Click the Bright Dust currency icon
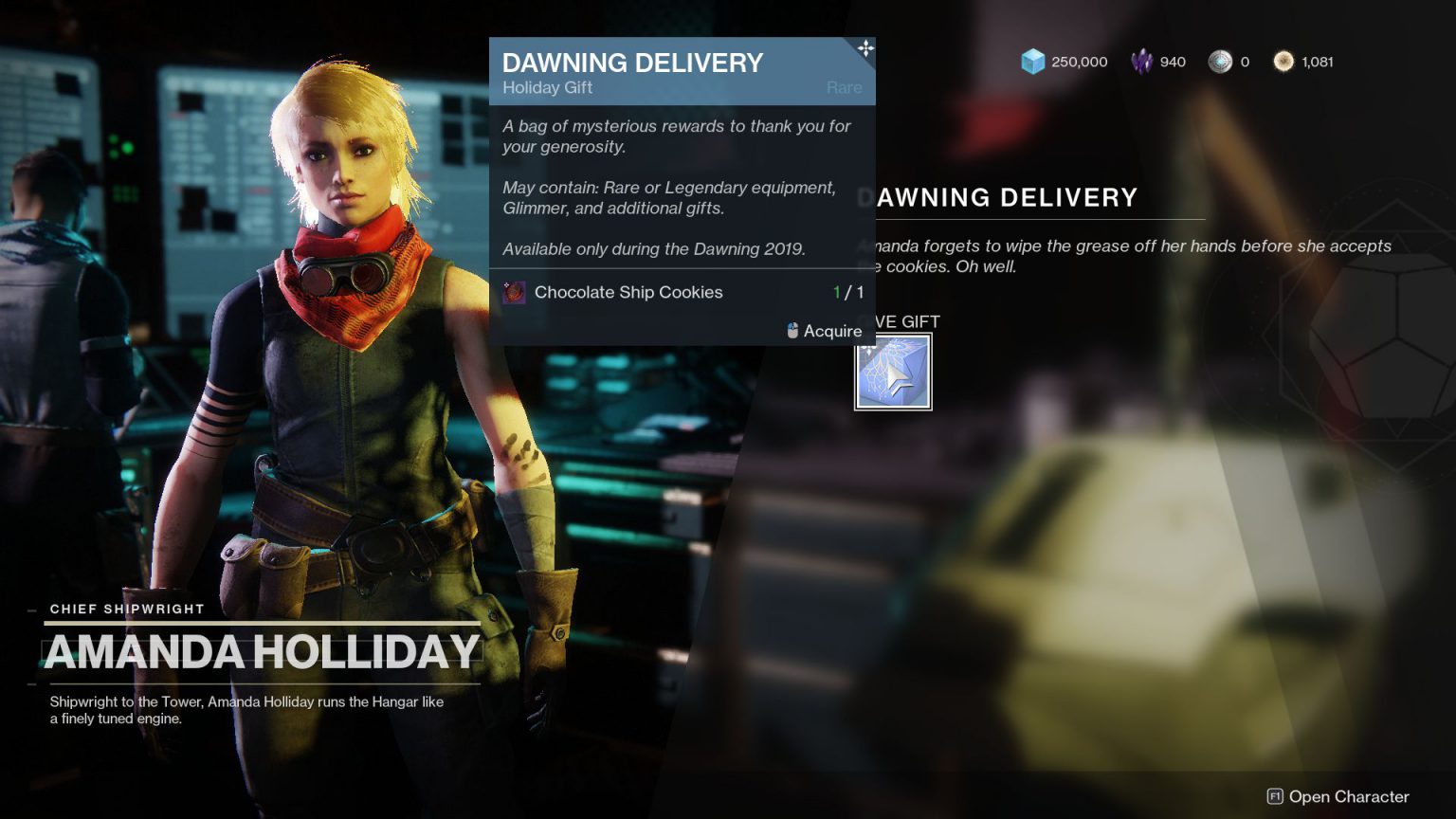The image size is (1456, 819). pos(1284,61)
